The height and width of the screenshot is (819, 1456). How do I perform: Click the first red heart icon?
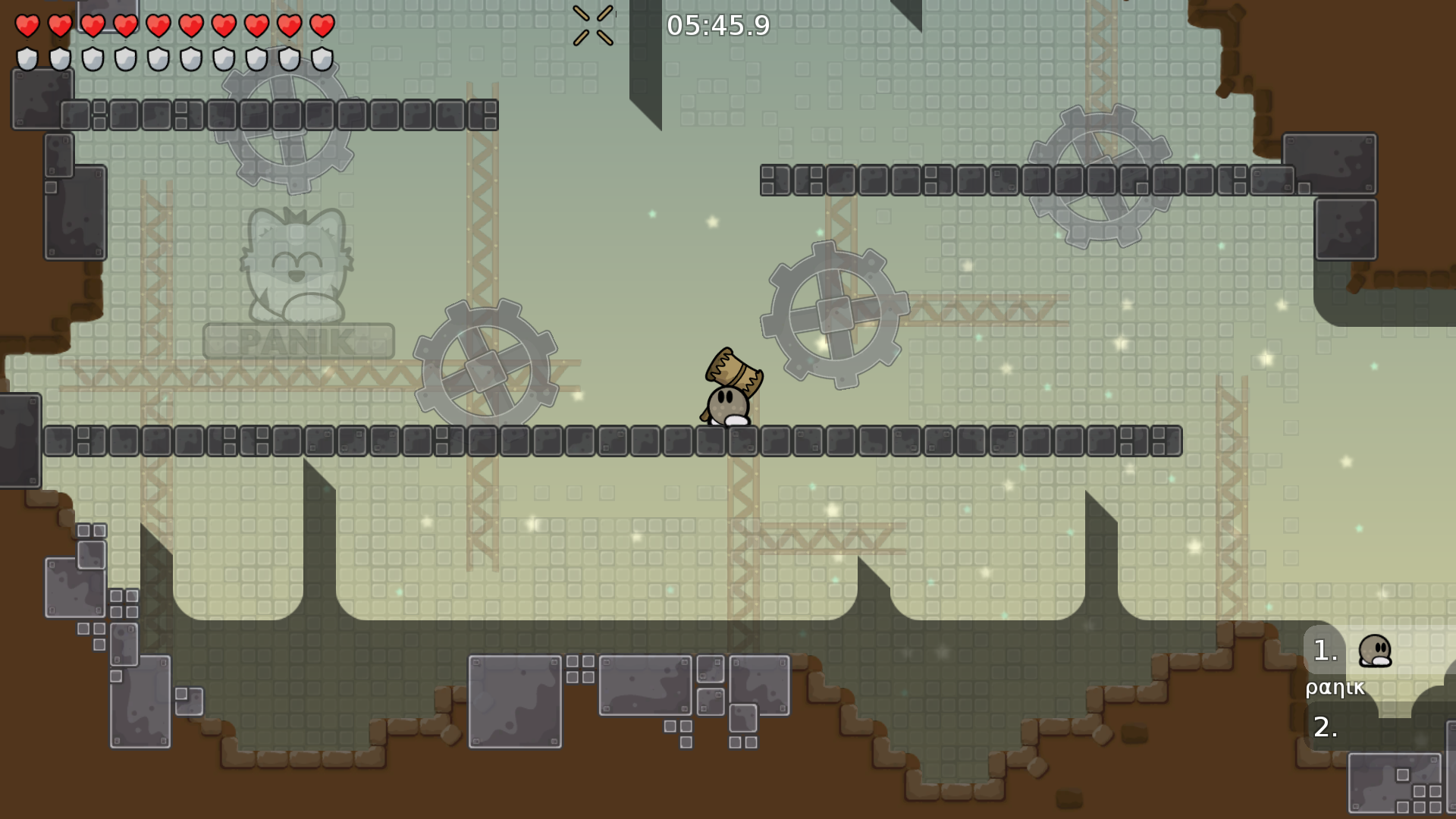point(29,25)
